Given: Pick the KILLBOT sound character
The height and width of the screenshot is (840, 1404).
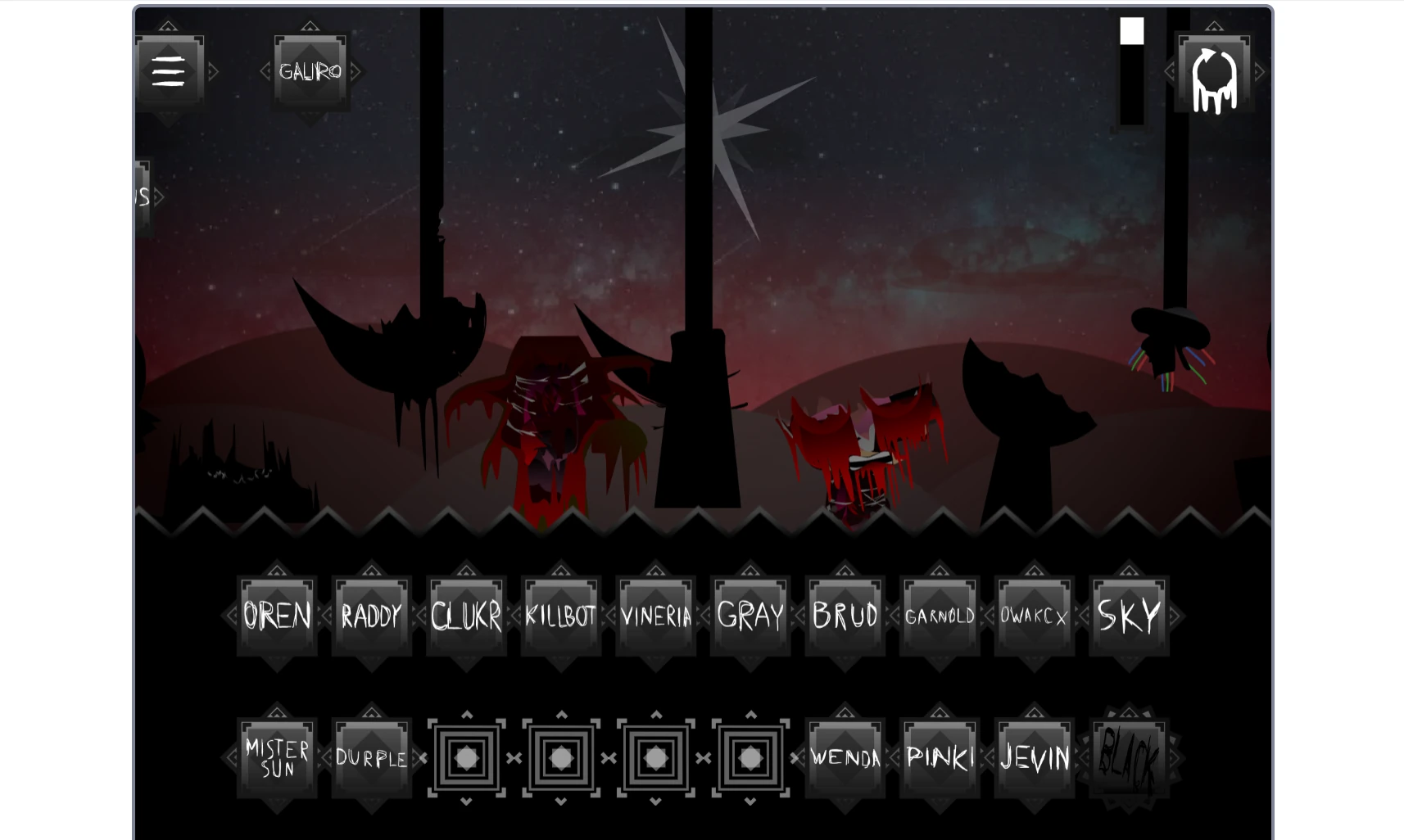Looking at the screenshot, I should tap(560, 616).
